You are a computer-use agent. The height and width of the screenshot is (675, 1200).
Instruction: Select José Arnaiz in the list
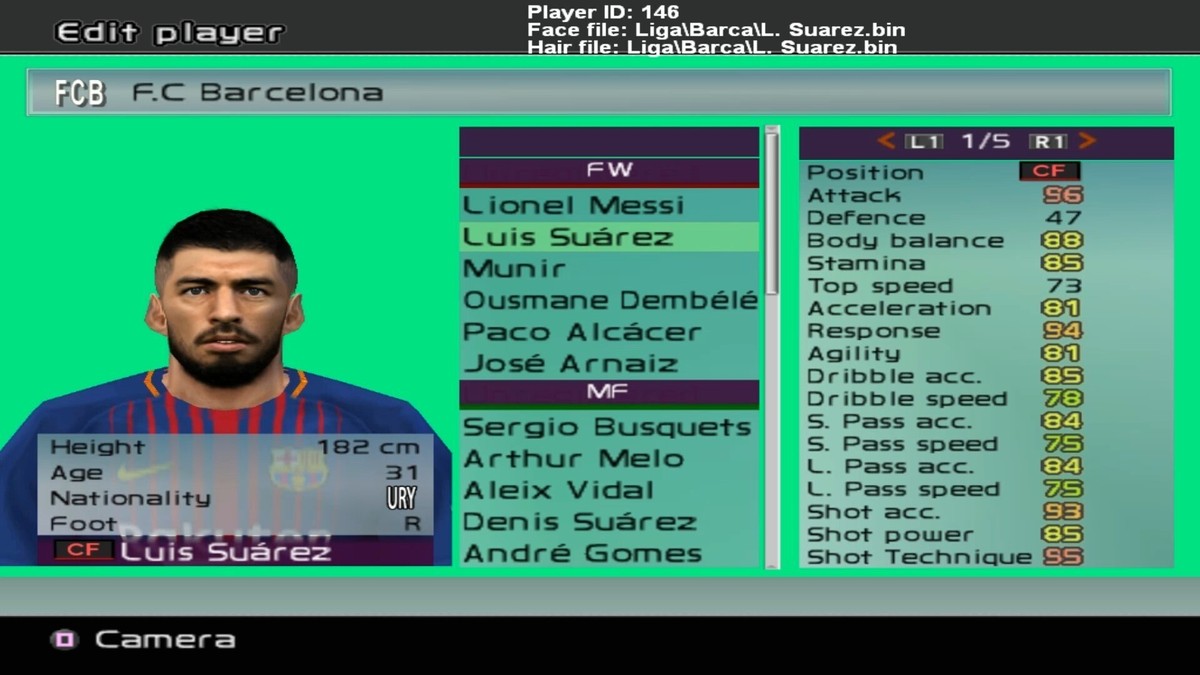(570, 364)
